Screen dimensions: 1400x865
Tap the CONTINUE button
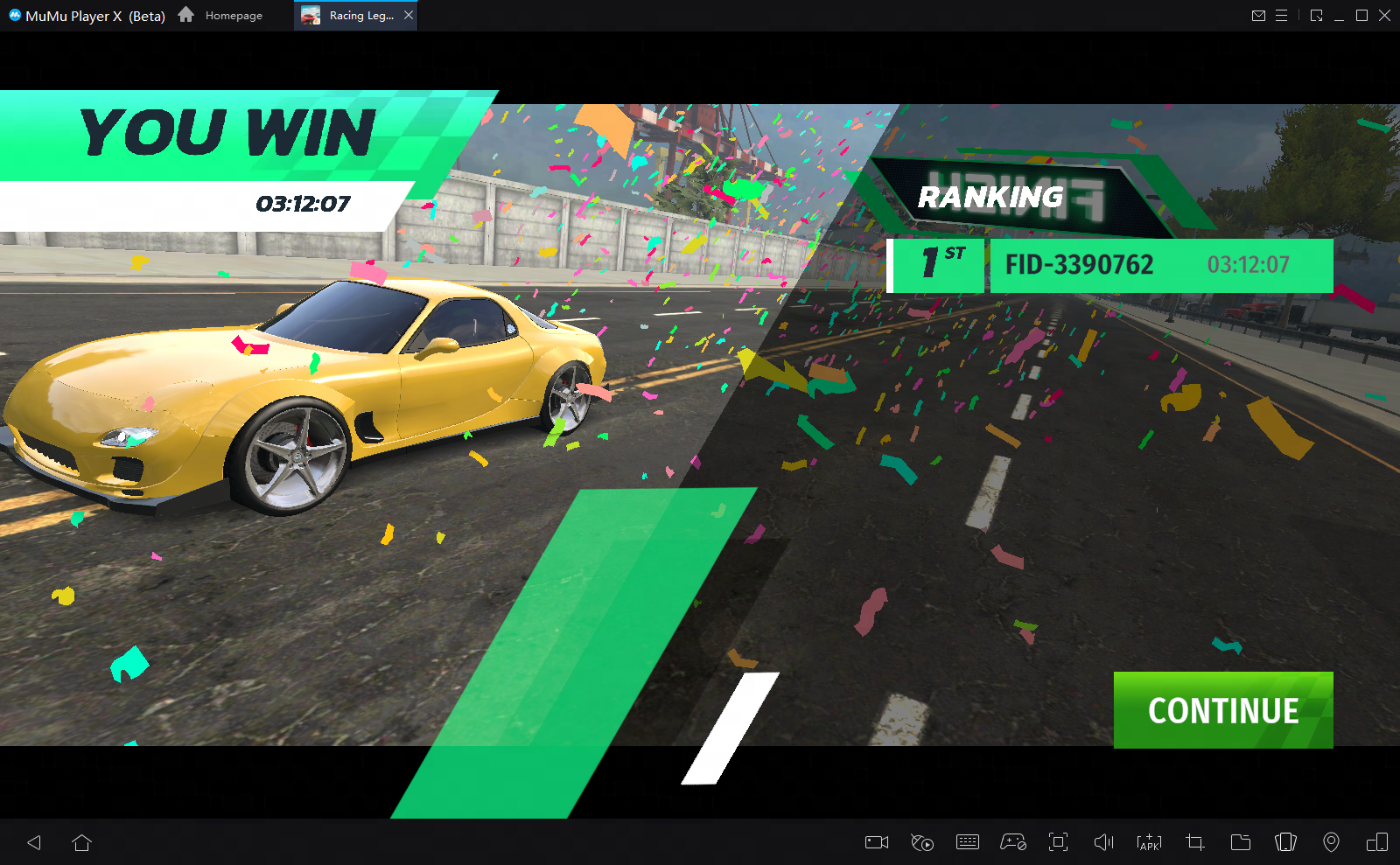tap(1222, 710)
